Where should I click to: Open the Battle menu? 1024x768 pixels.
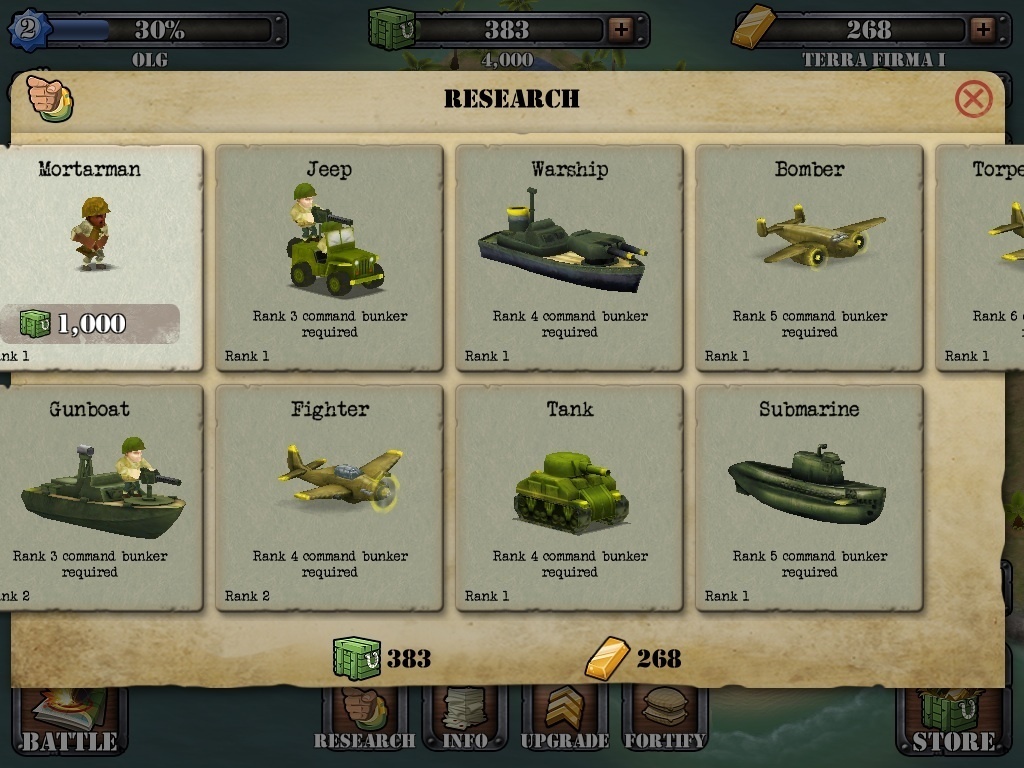coord(69,722)
